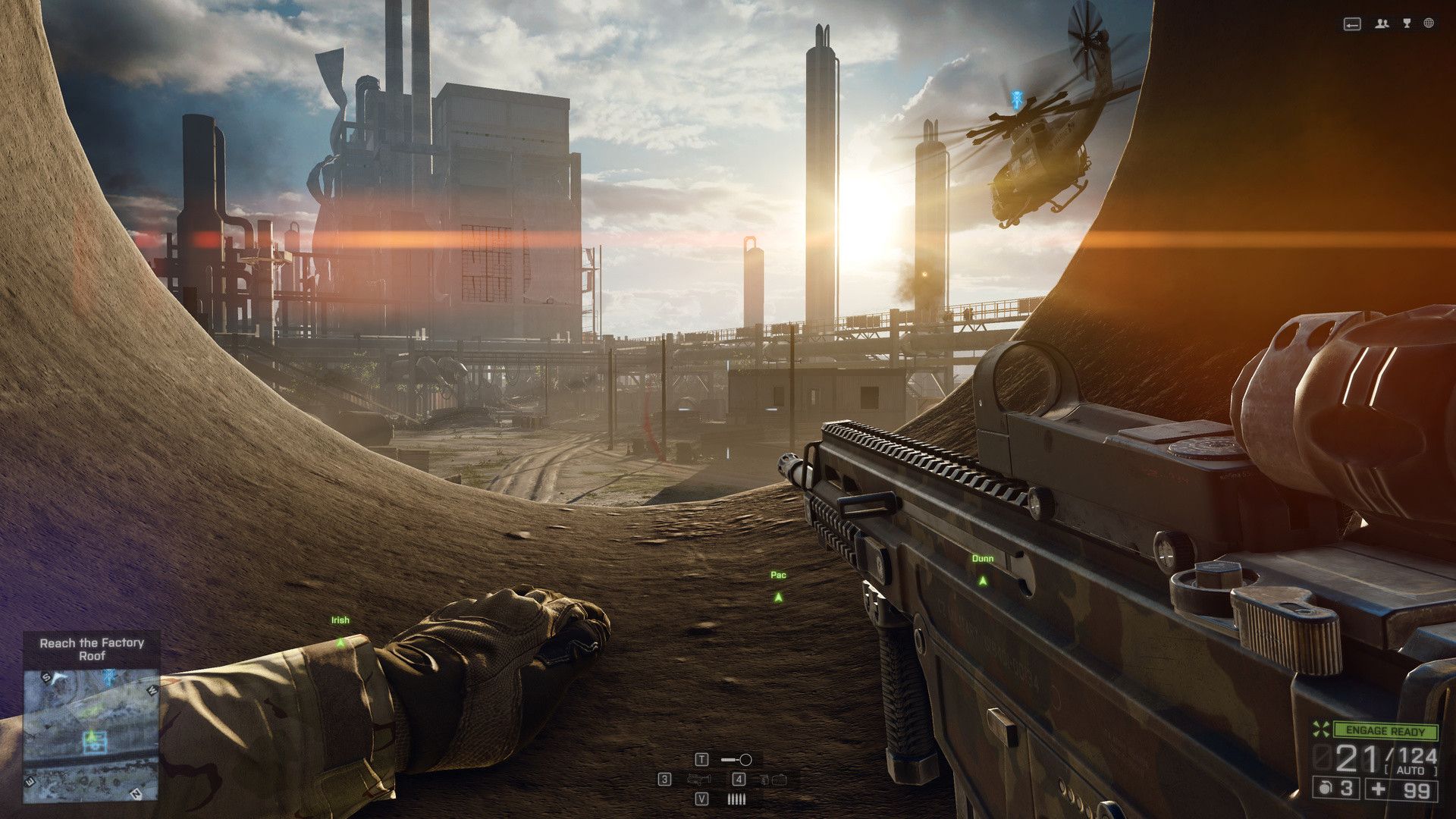Switch to the rifle in weapon slot 3
This screenshot has height=819, width=1456.
pos(698,780)
